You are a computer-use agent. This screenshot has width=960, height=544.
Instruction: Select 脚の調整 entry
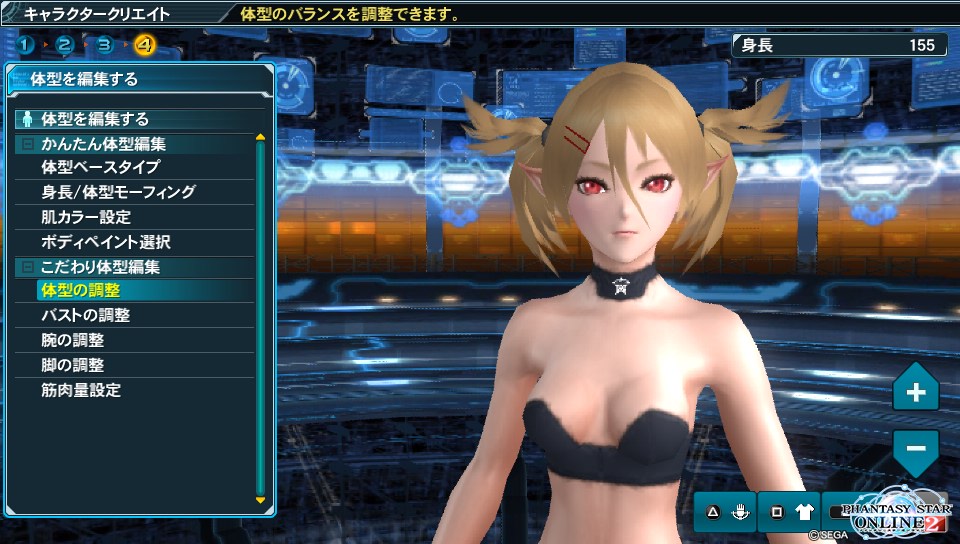point(73,366)
